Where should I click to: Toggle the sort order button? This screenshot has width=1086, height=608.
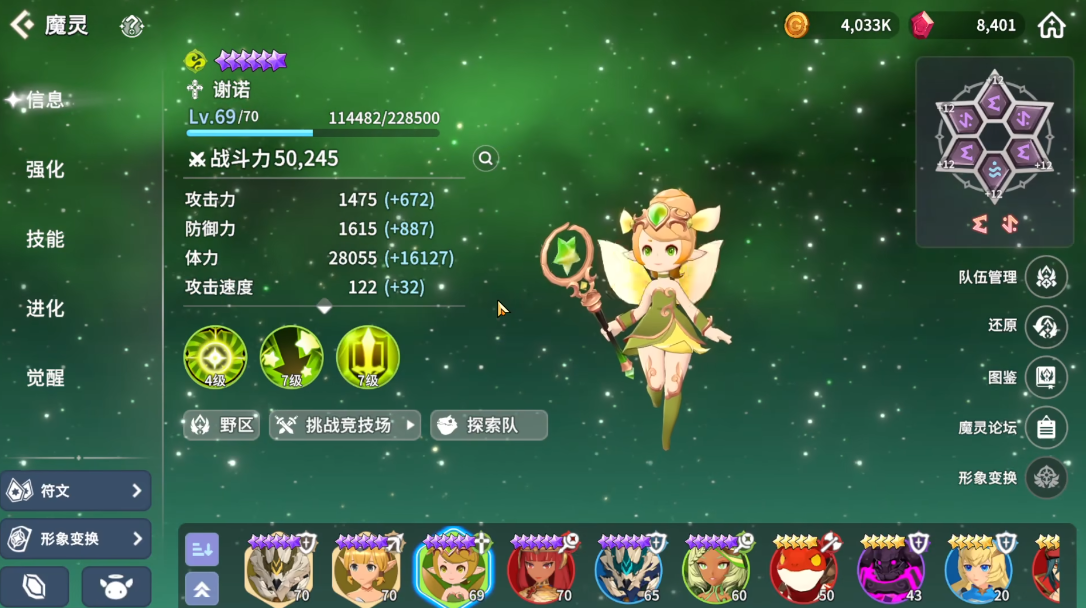pyautogui.click(x=202, y=548)
